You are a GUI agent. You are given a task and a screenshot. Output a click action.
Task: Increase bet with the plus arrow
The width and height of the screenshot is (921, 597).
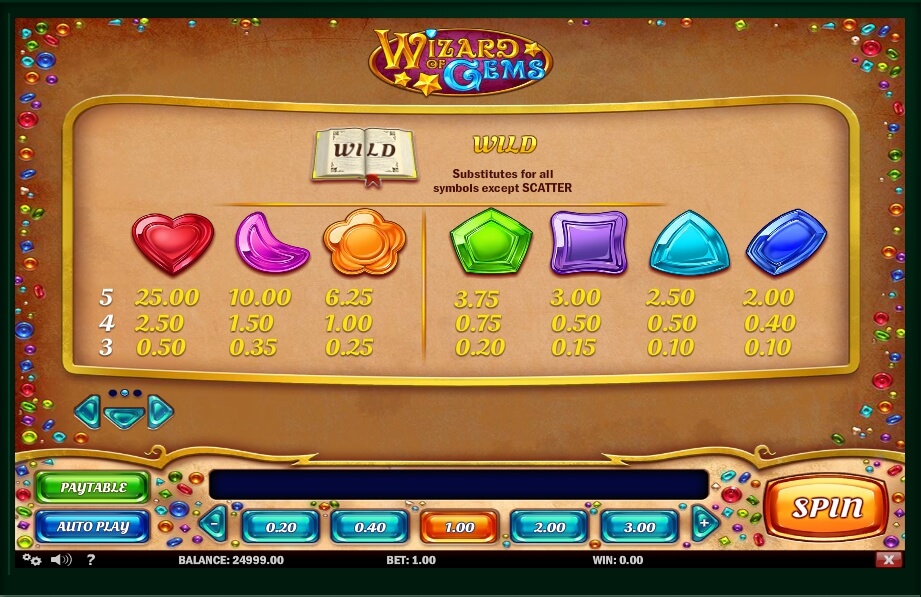(x=705, y=523)
